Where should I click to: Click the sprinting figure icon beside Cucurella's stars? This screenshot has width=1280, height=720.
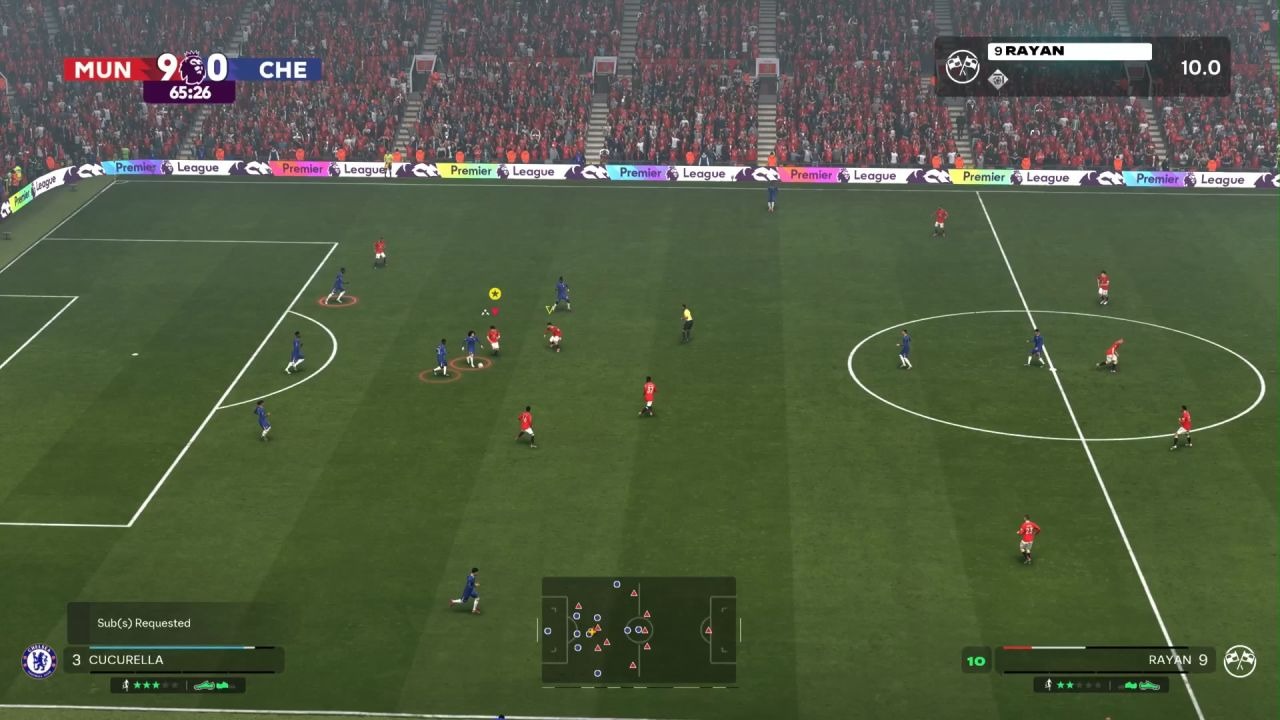(127, 685)
